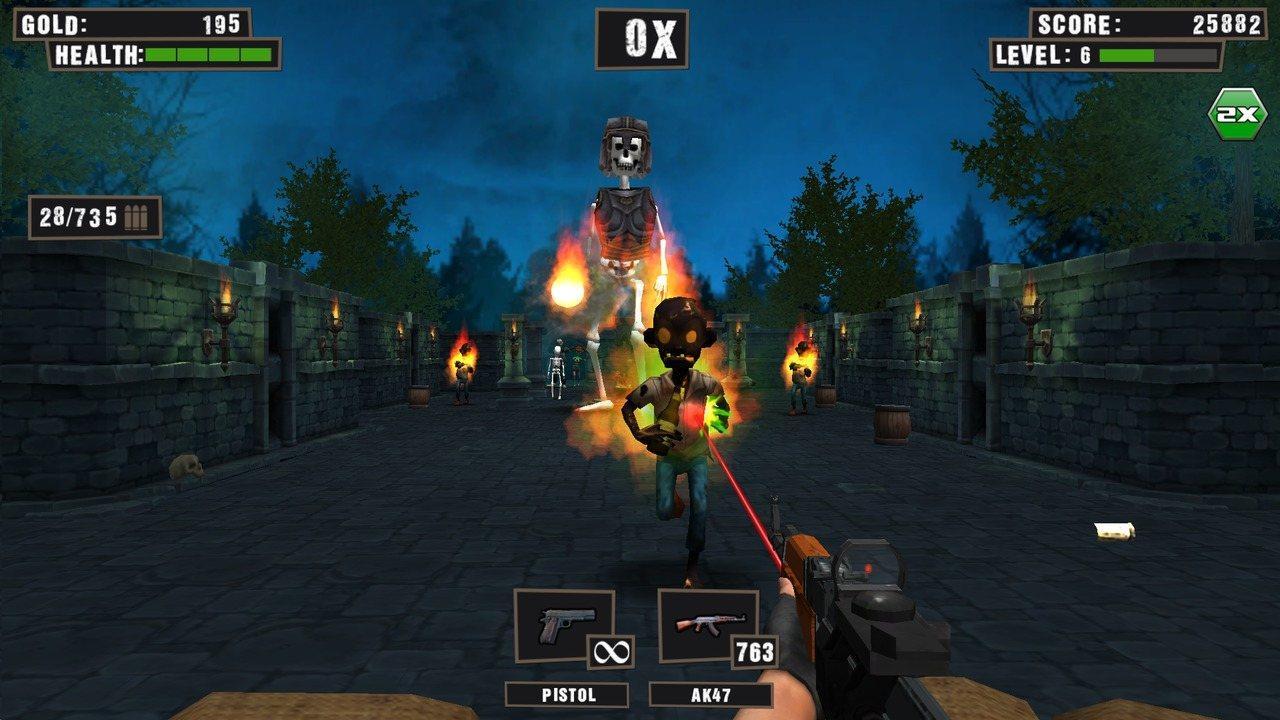Screen dimensions: 1280x720
Task: Select the AK47 tab label
Action: (x=712, y=692)
